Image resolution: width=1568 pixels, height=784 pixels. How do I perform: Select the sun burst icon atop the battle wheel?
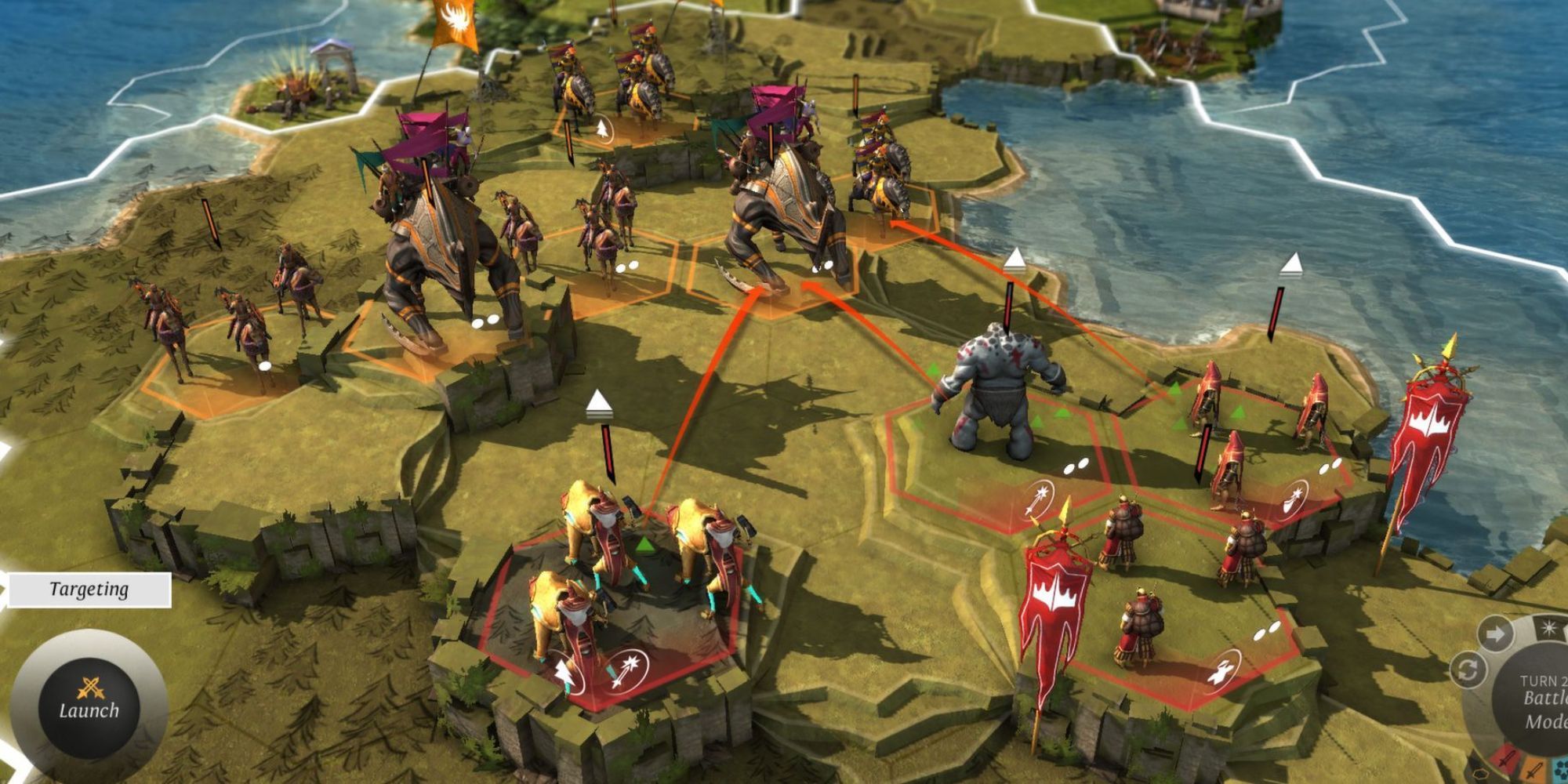pos(1548,627)
